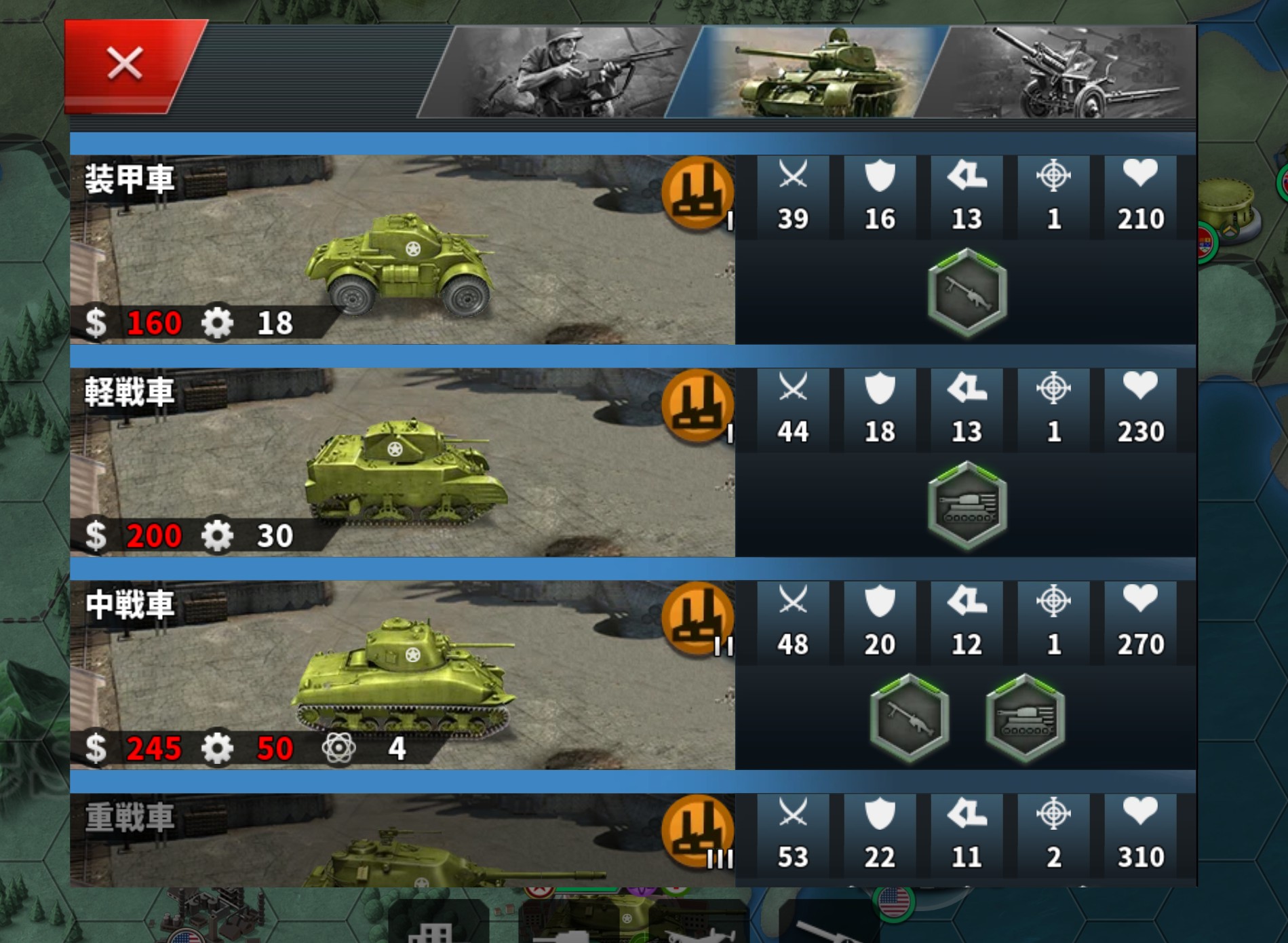The width and height of the screenshot is (1288, 943).
Task: Select the tank units tab
Action: pos(811,73)
